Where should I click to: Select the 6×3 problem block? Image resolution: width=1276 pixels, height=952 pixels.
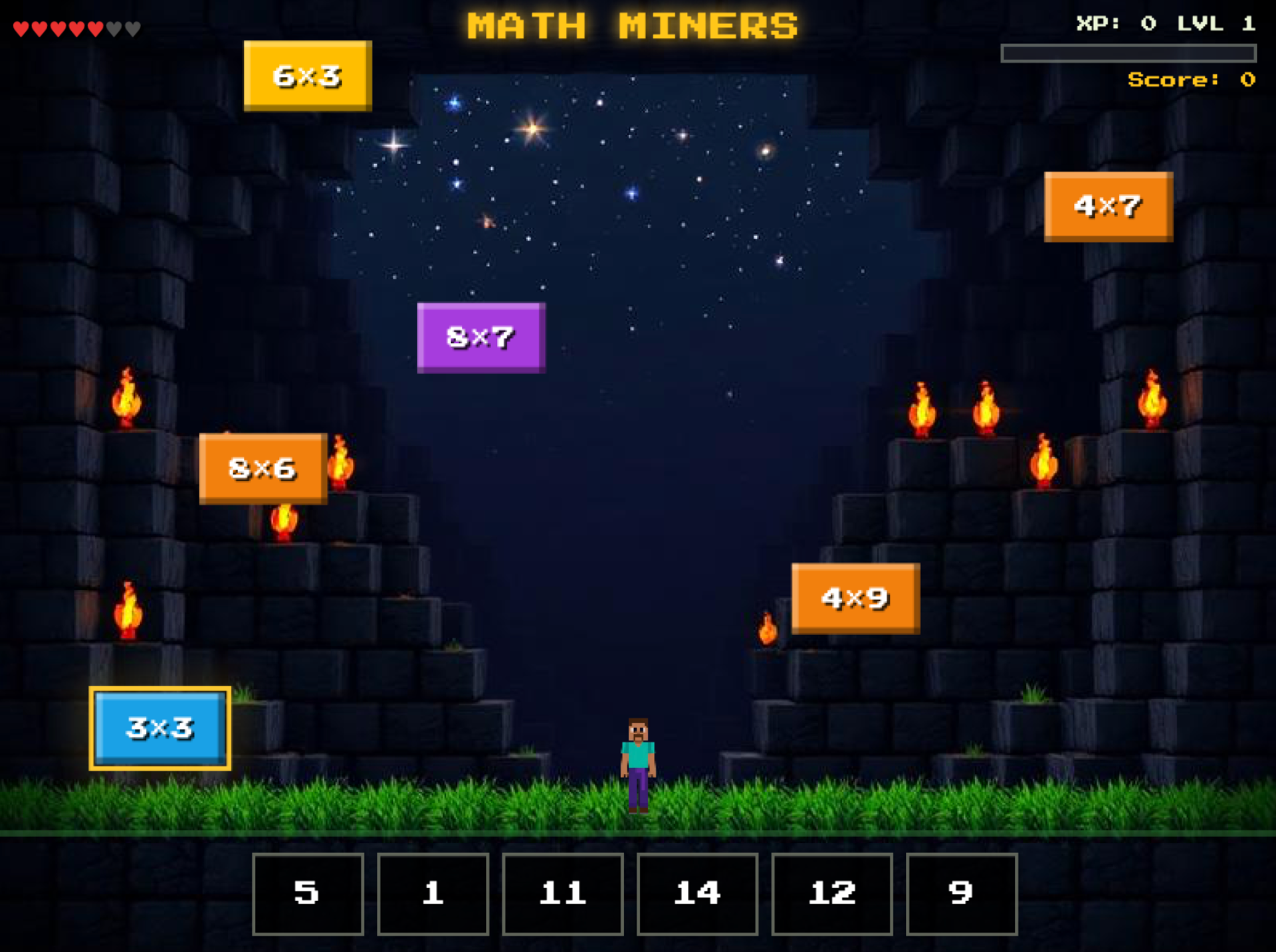point(306,75)
